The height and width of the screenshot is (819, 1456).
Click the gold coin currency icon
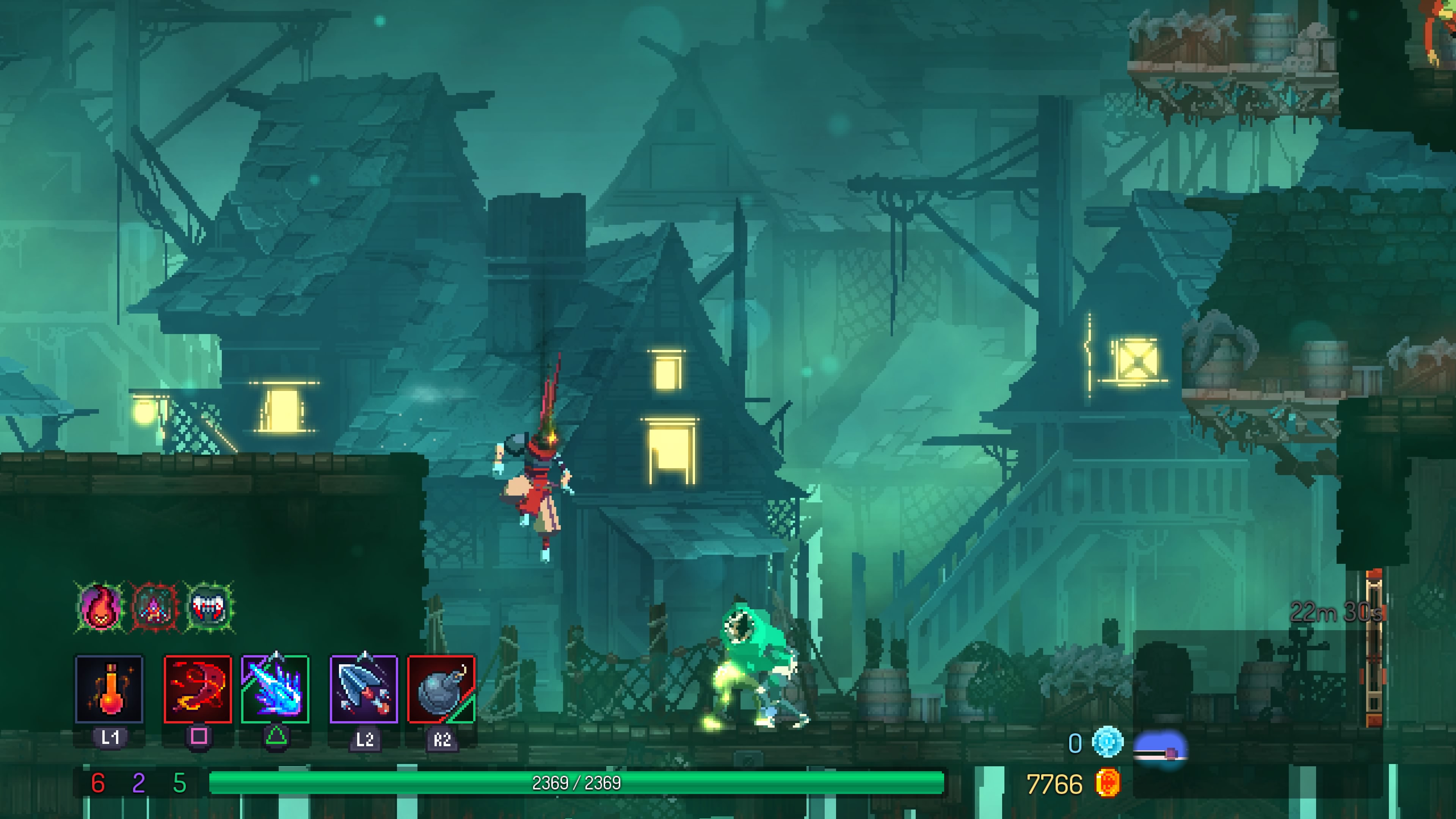[1107, 783]
